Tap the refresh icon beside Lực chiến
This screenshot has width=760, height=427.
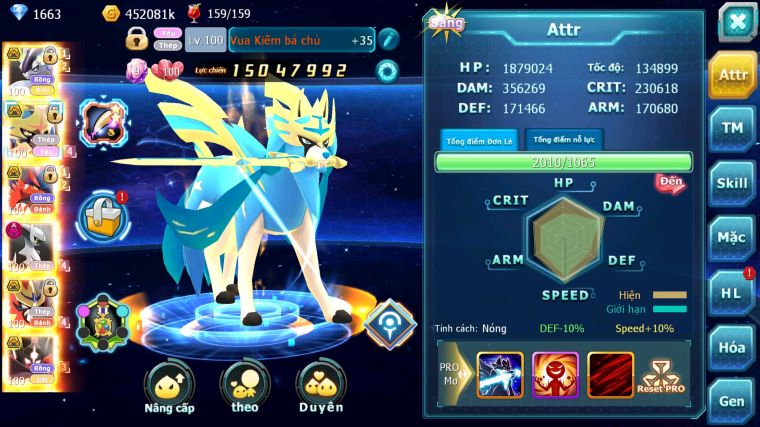click(x=387, y=70)
